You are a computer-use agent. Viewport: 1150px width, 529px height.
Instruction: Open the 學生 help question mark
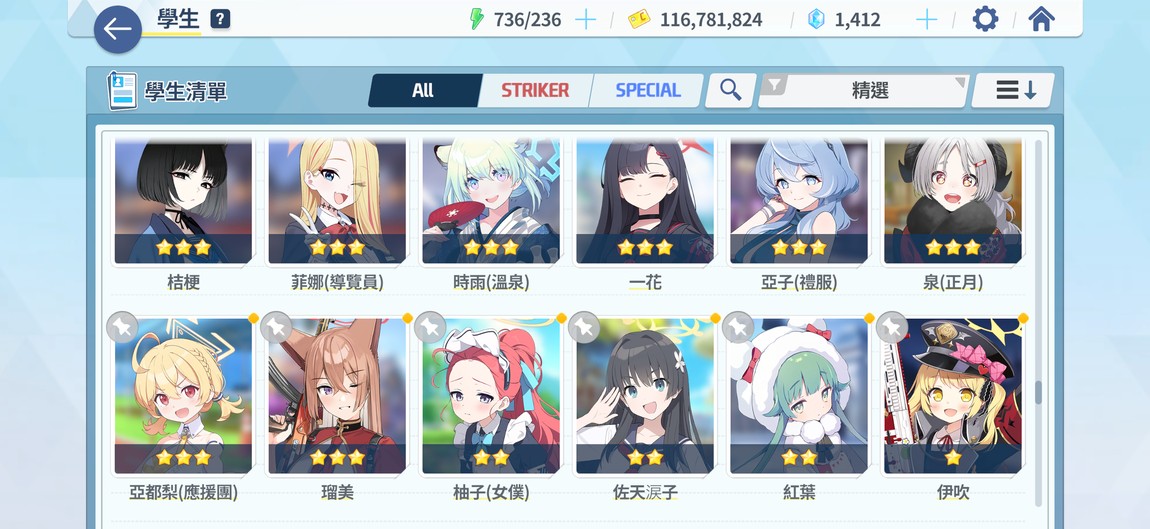[x=220, y=19]
